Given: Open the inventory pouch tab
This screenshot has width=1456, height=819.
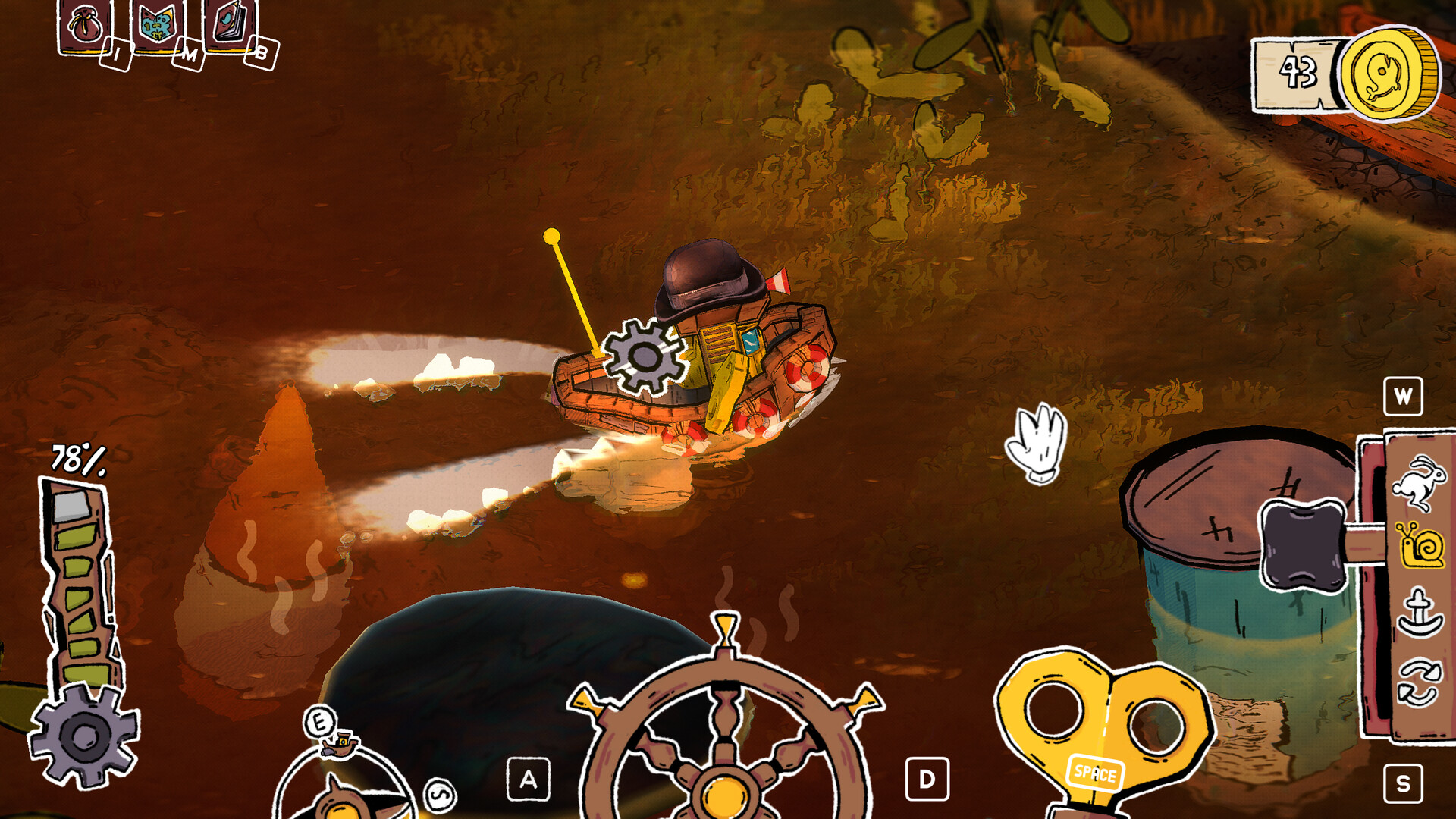Looking at the screenshot, I should [x=84, y=27].
